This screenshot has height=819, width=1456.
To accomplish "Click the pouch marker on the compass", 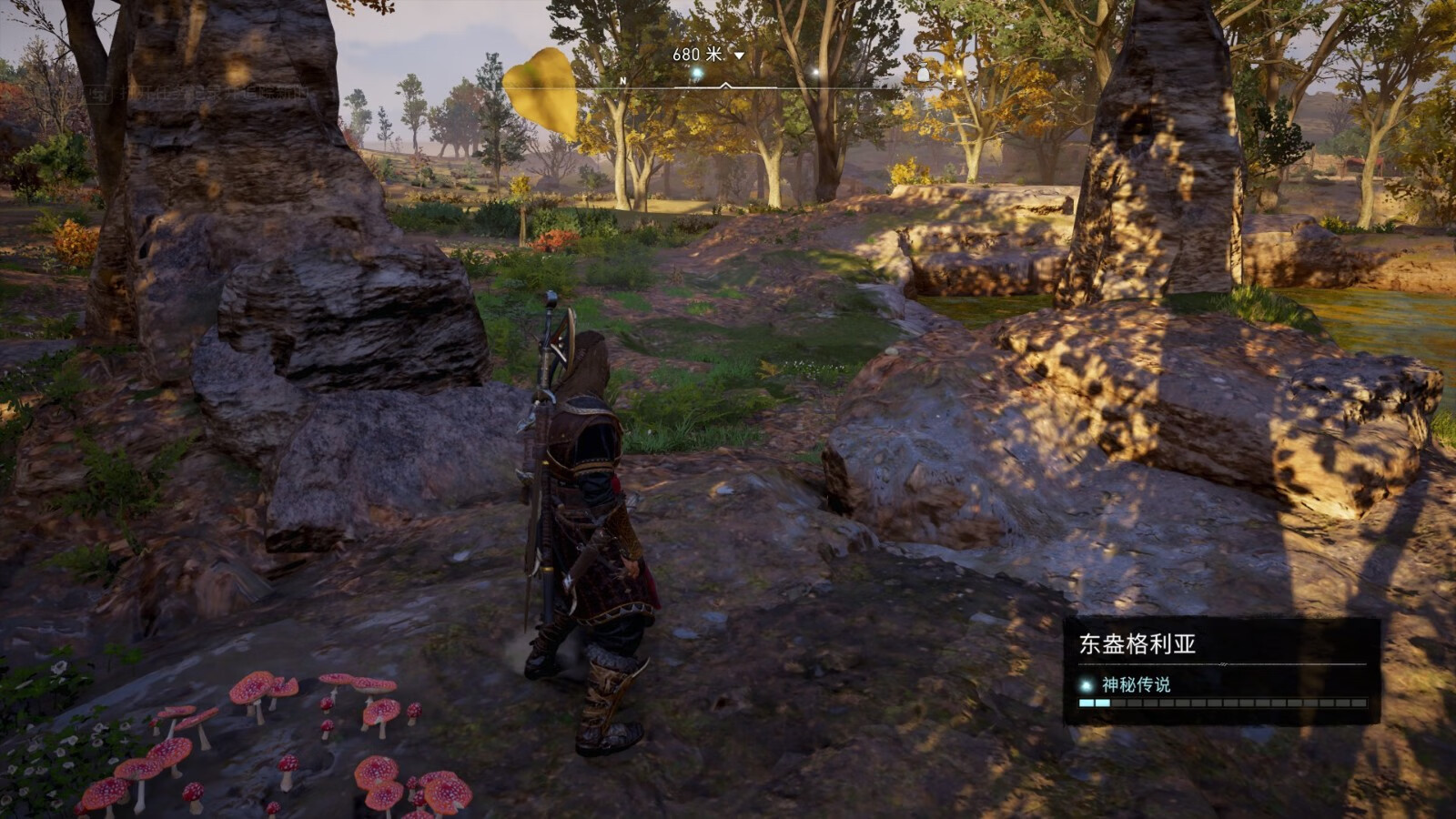I will click(x=922, y=73).
